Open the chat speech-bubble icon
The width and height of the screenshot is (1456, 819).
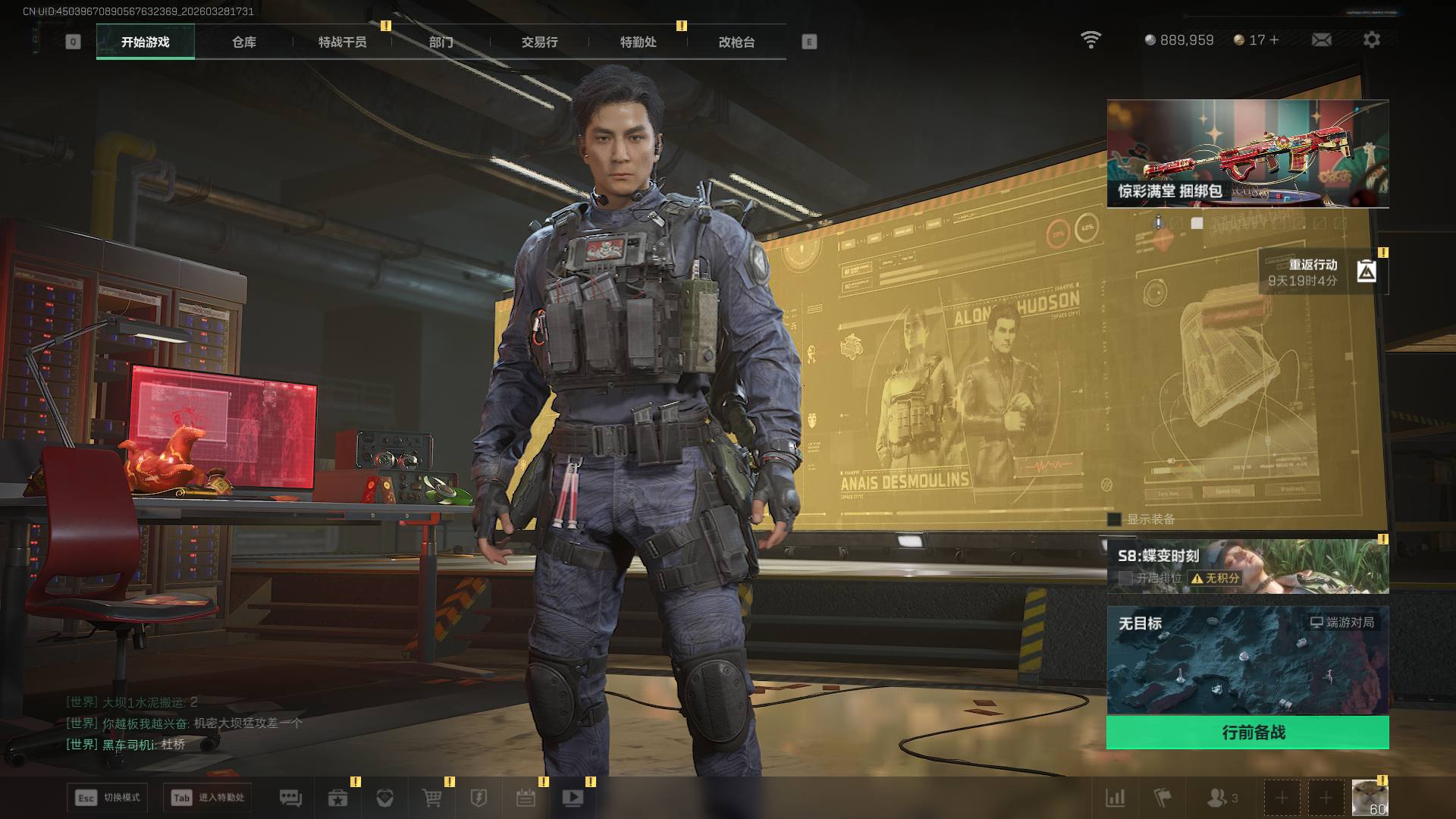290,798
